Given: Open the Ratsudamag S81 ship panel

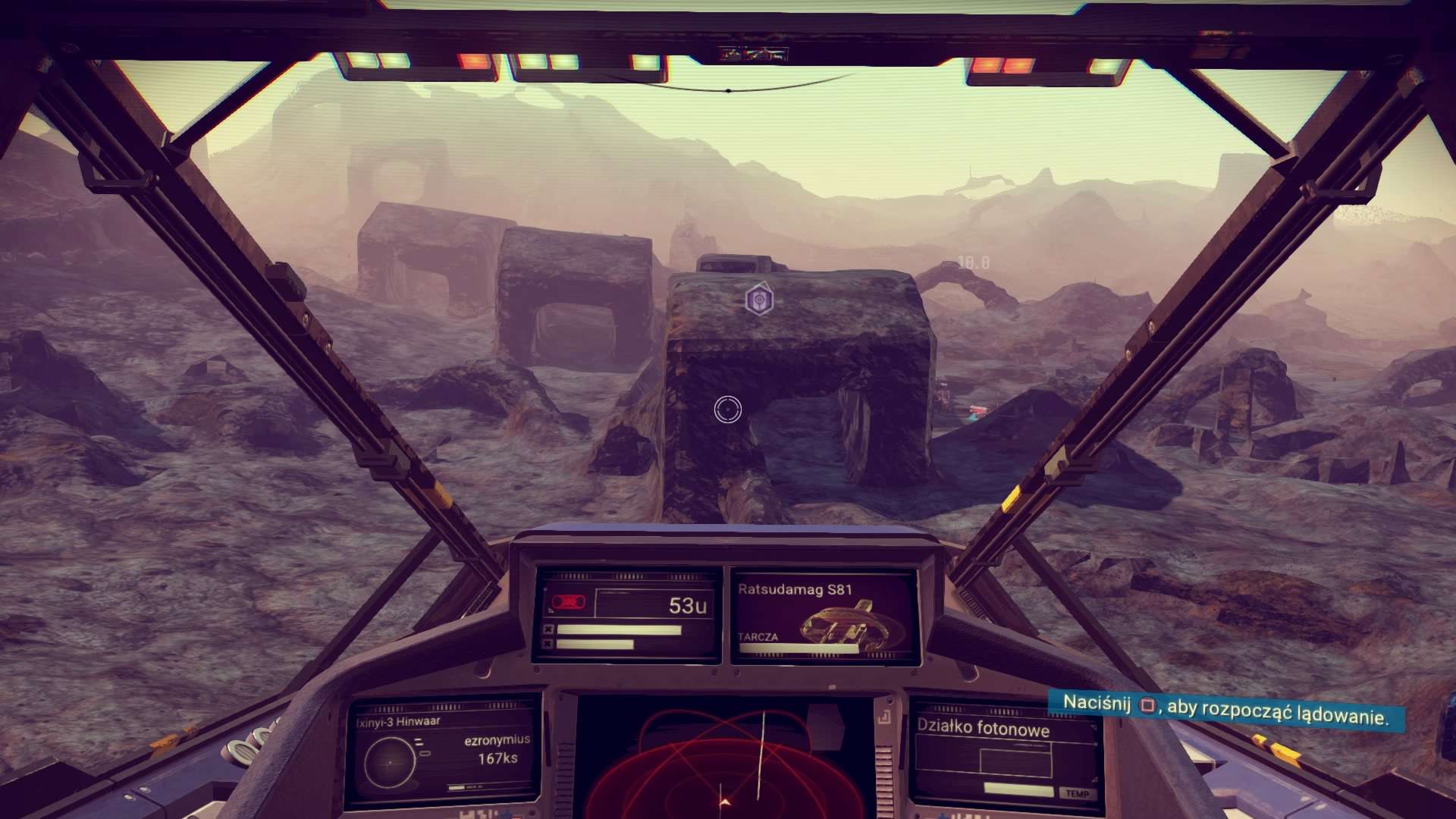Looking at the screenshot, I should pyautogui.click(x=824, y=617).
